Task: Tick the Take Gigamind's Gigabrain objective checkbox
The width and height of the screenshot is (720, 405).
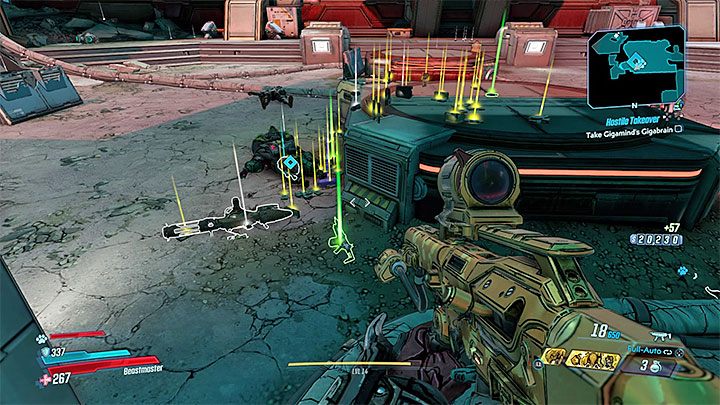Action: pyautogui.click(x=678, y=129)
